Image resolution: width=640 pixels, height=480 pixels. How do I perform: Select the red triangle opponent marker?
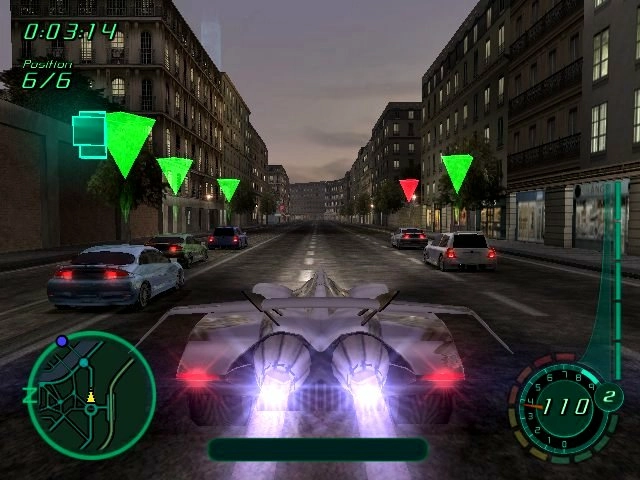(x=408, y=188)
